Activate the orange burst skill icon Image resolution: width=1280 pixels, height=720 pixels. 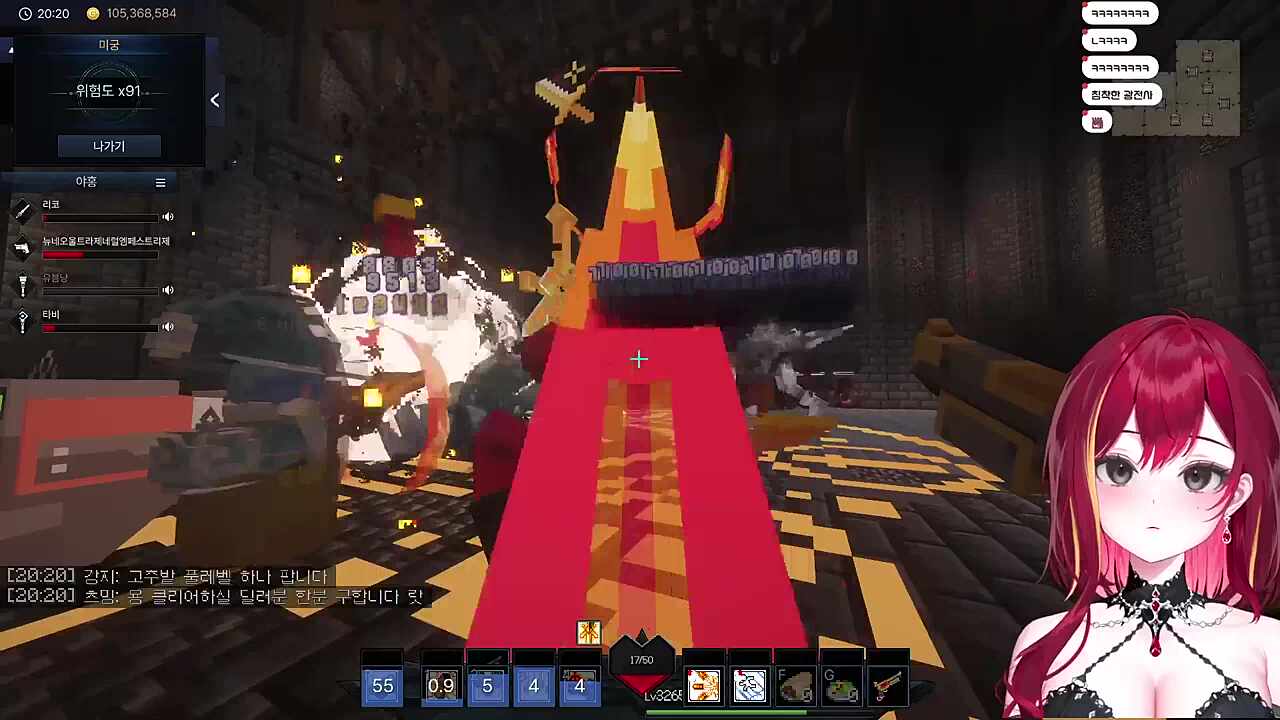[x=703, y=686]
